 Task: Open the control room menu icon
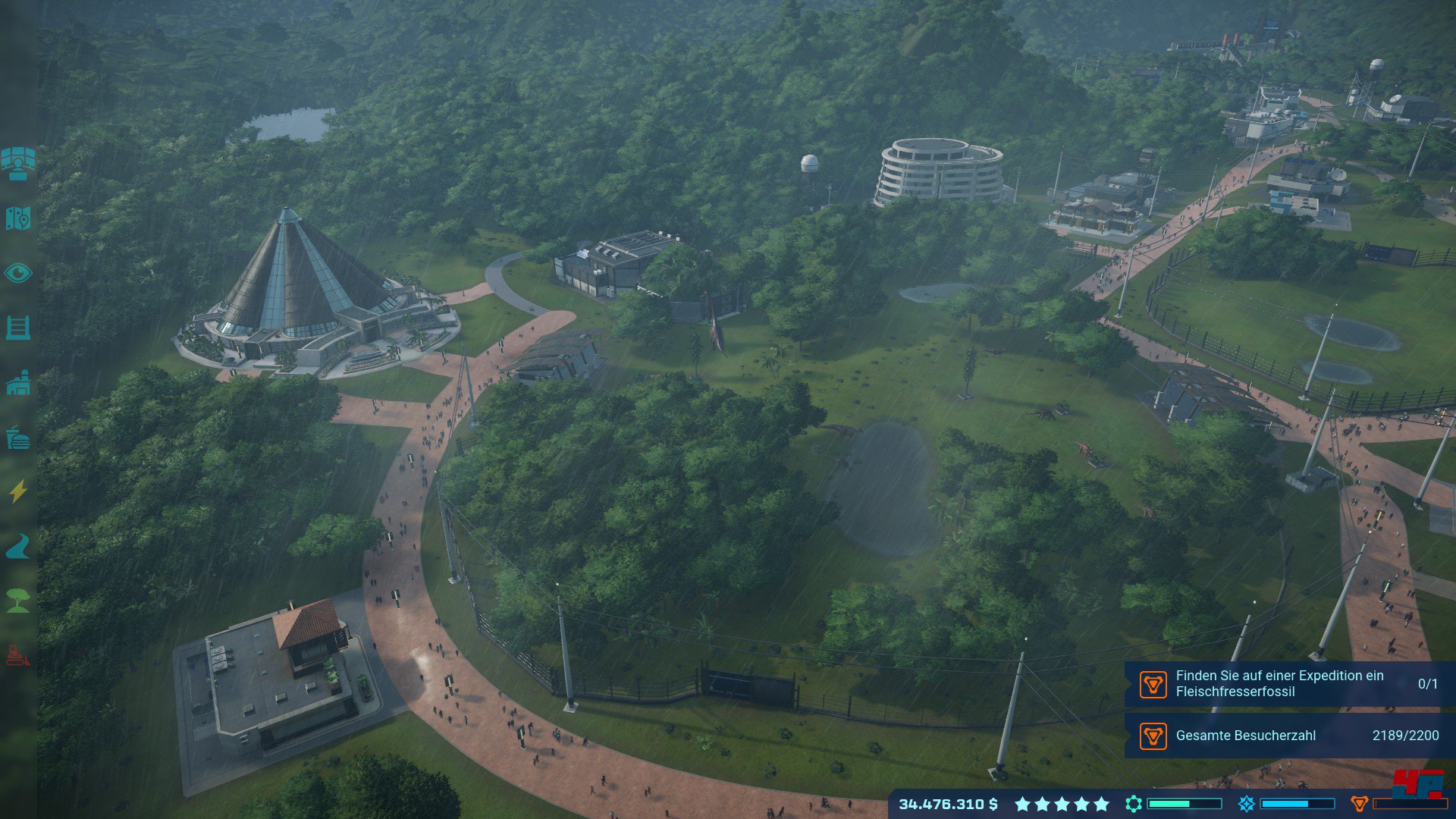point(18,163)
